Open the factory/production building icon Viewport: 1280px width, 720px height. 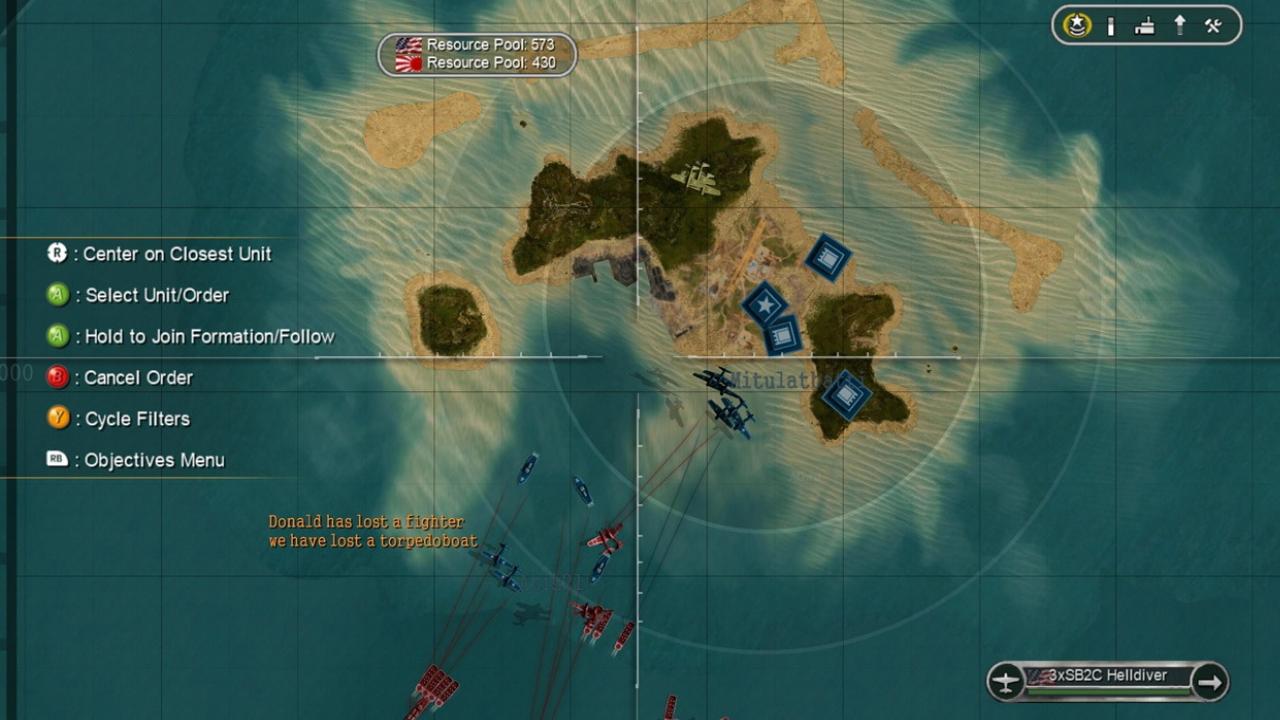point(1145,25)
